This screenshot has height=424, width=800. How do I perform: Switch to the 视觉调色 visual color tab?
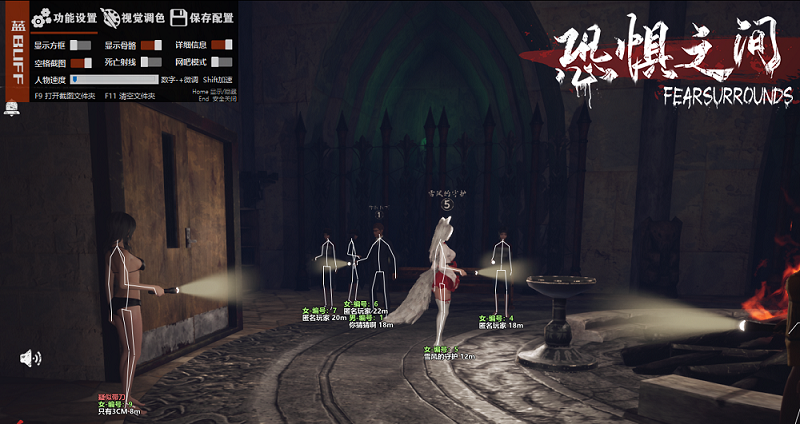point(132,18)
